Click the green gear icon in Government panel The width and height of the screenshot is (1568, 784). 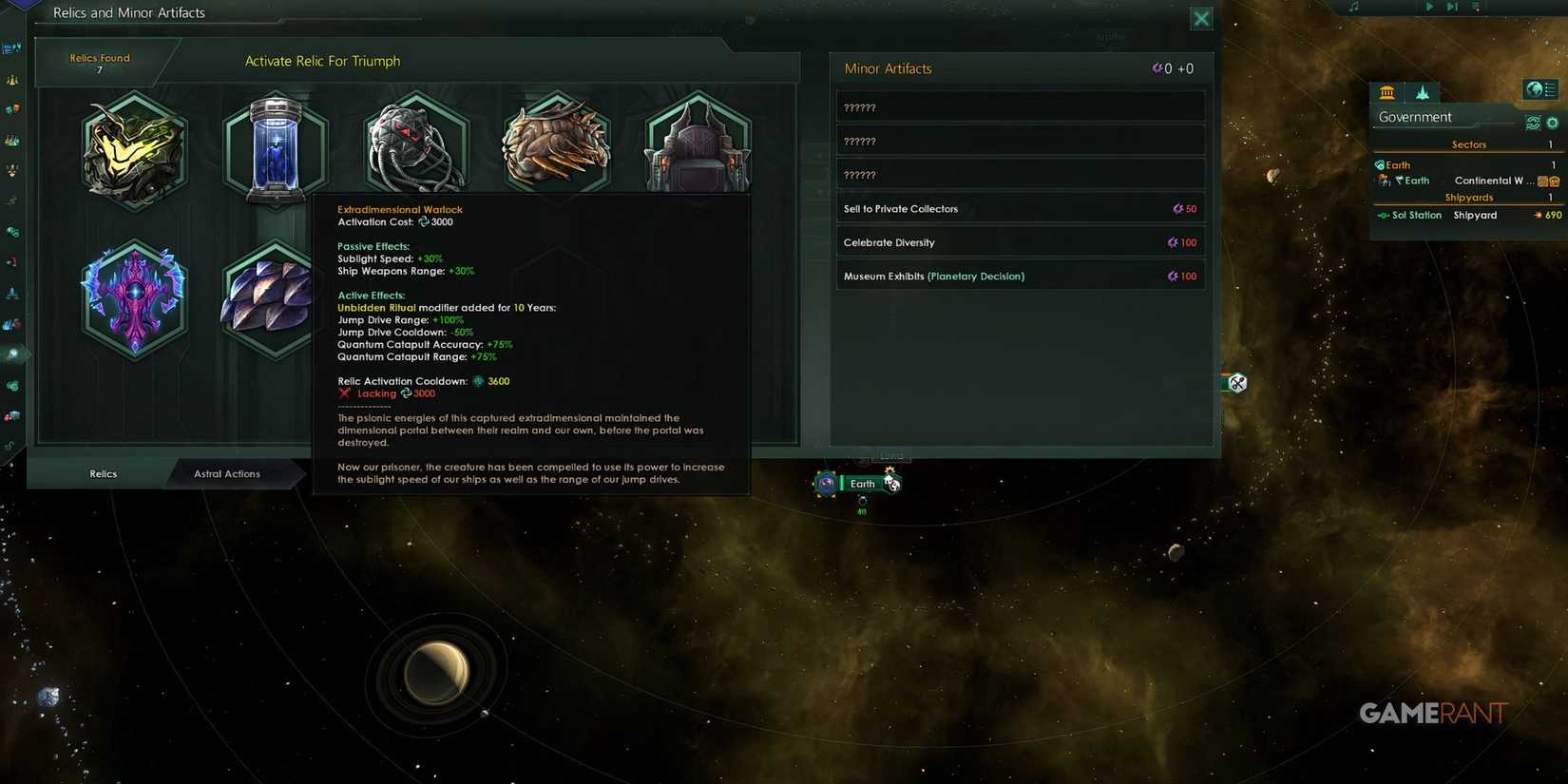point(1553,123)
